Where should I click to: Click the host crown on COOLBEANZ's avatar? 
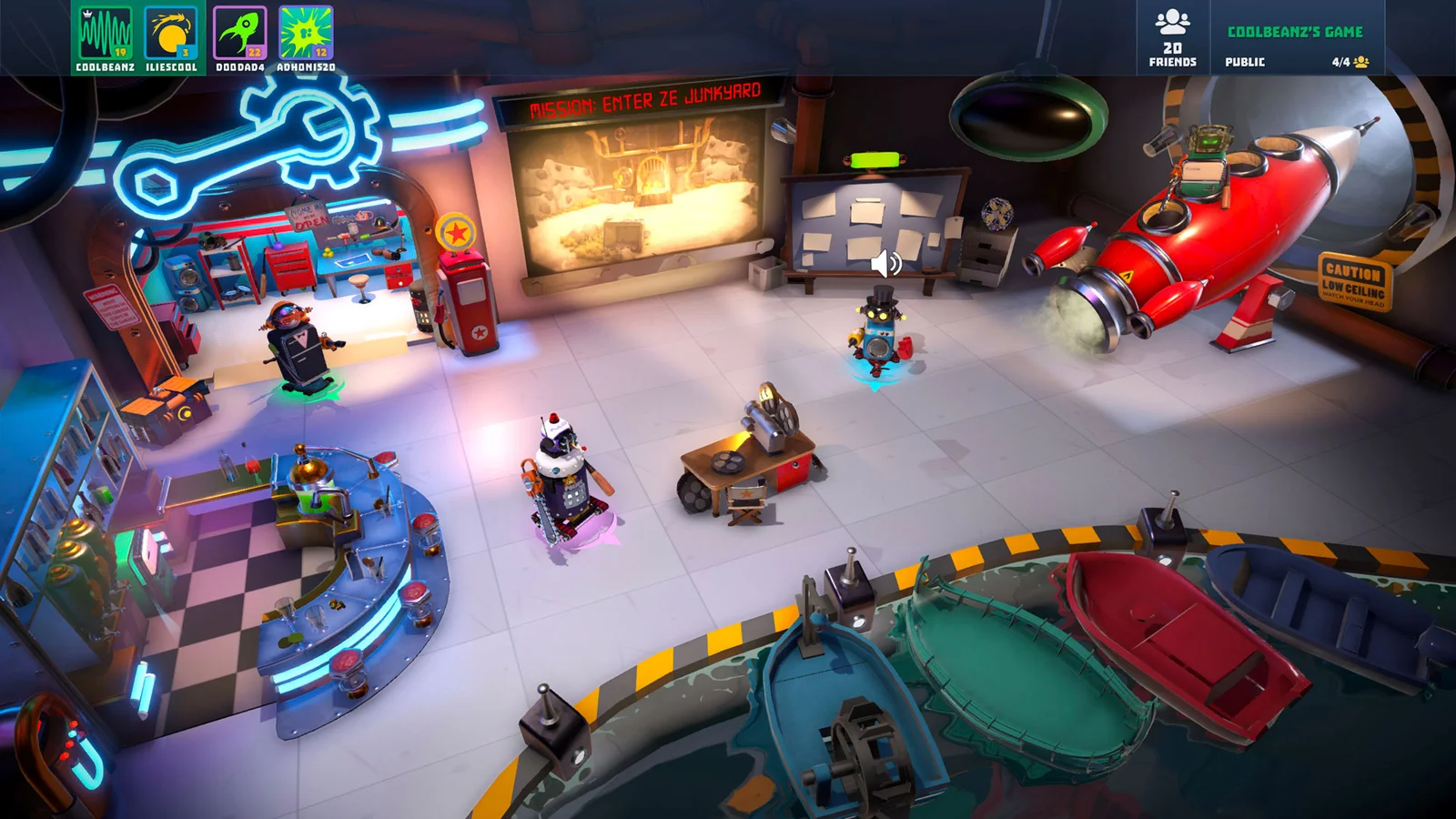tap(88, 15)
